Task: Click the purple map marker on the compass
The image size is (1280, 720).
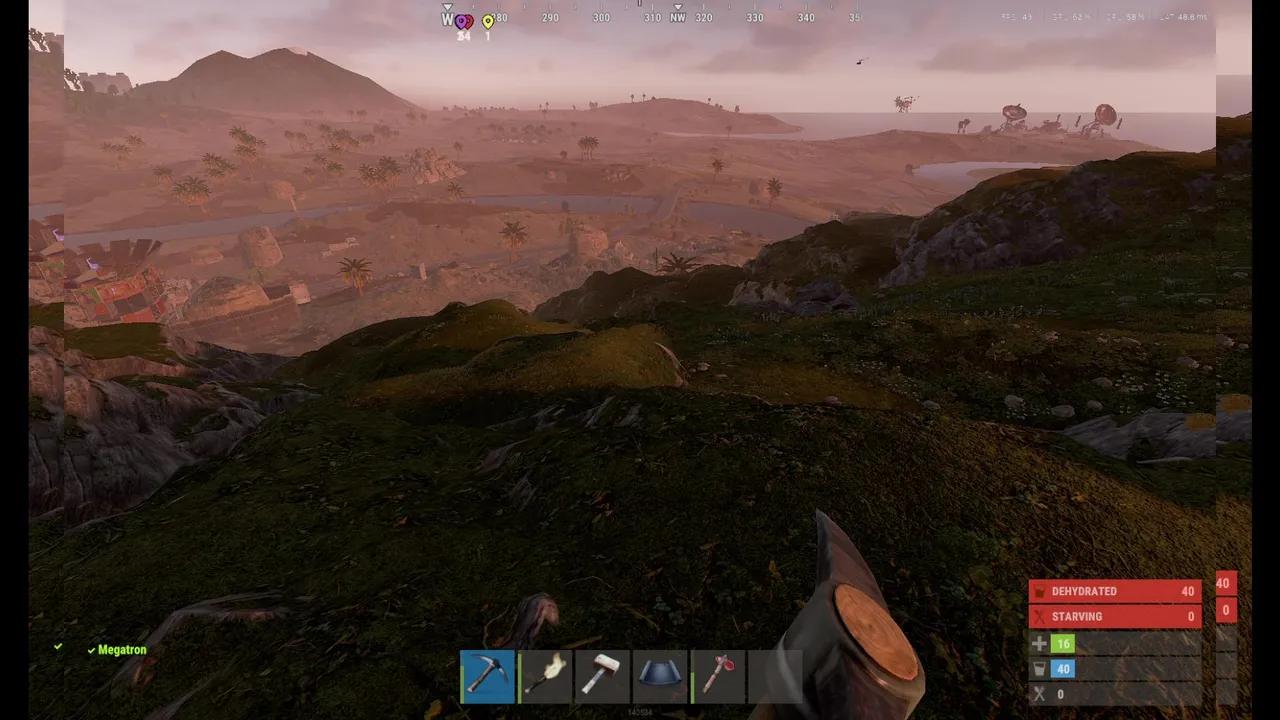Action: coord(463,22)
